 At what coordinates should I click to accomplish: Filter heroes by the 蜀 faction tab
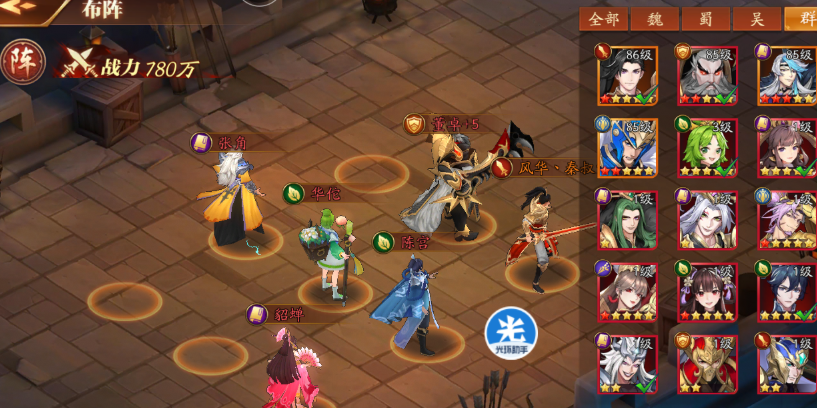pos(707,19)
